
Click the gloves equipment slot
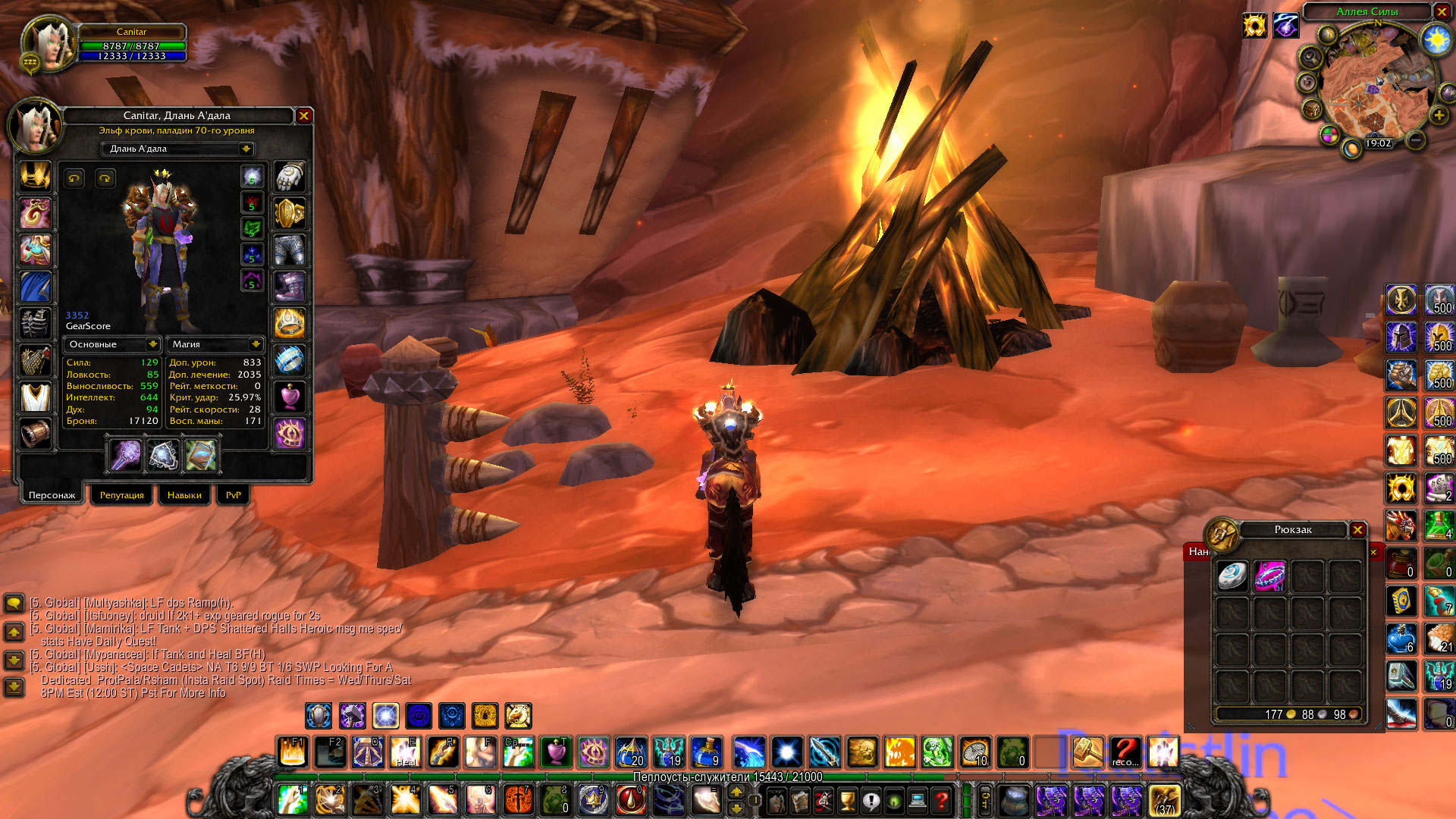coord(290,177)
